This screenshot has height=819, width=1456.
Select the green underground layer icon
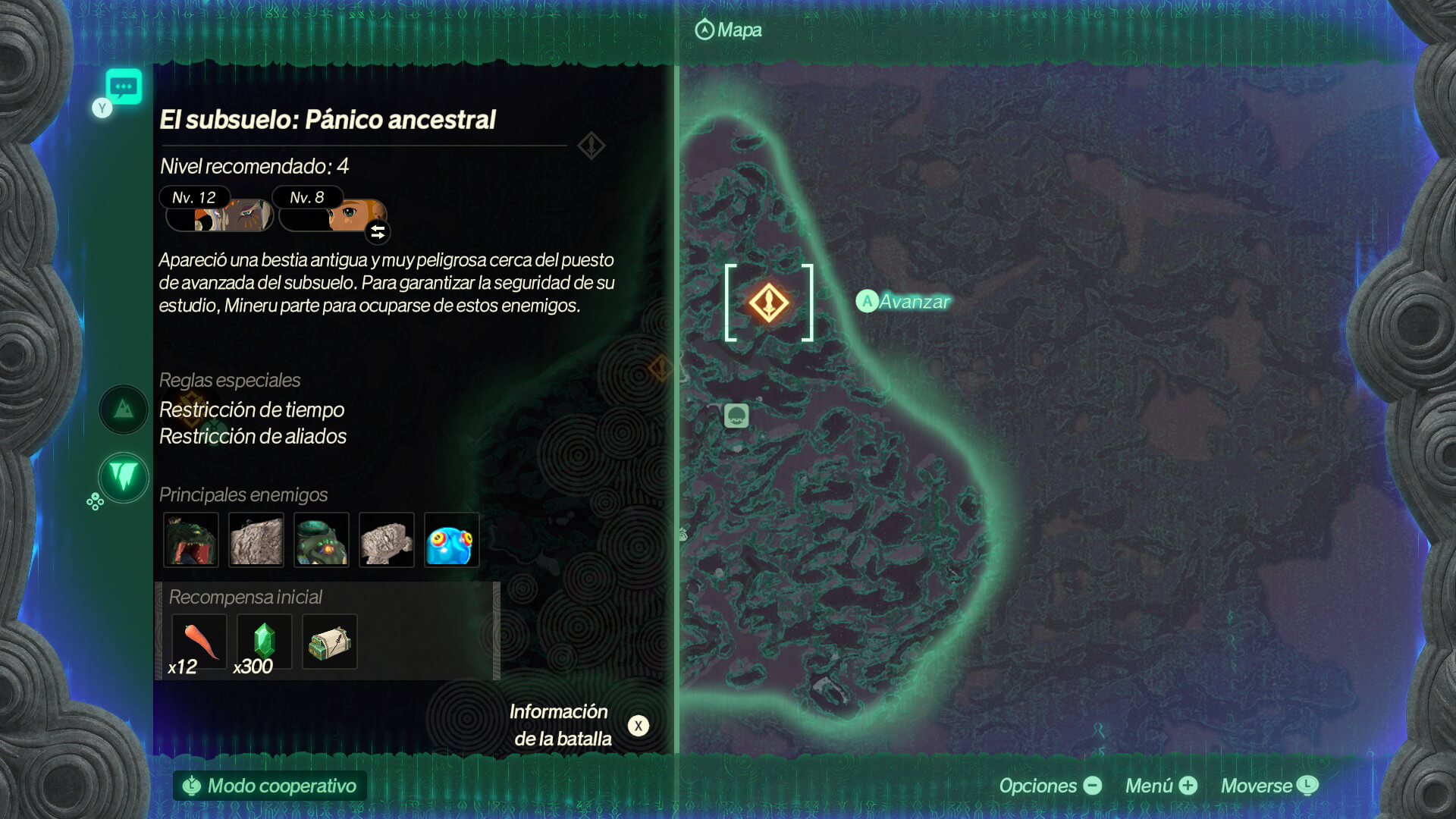[x=124, y=477]
